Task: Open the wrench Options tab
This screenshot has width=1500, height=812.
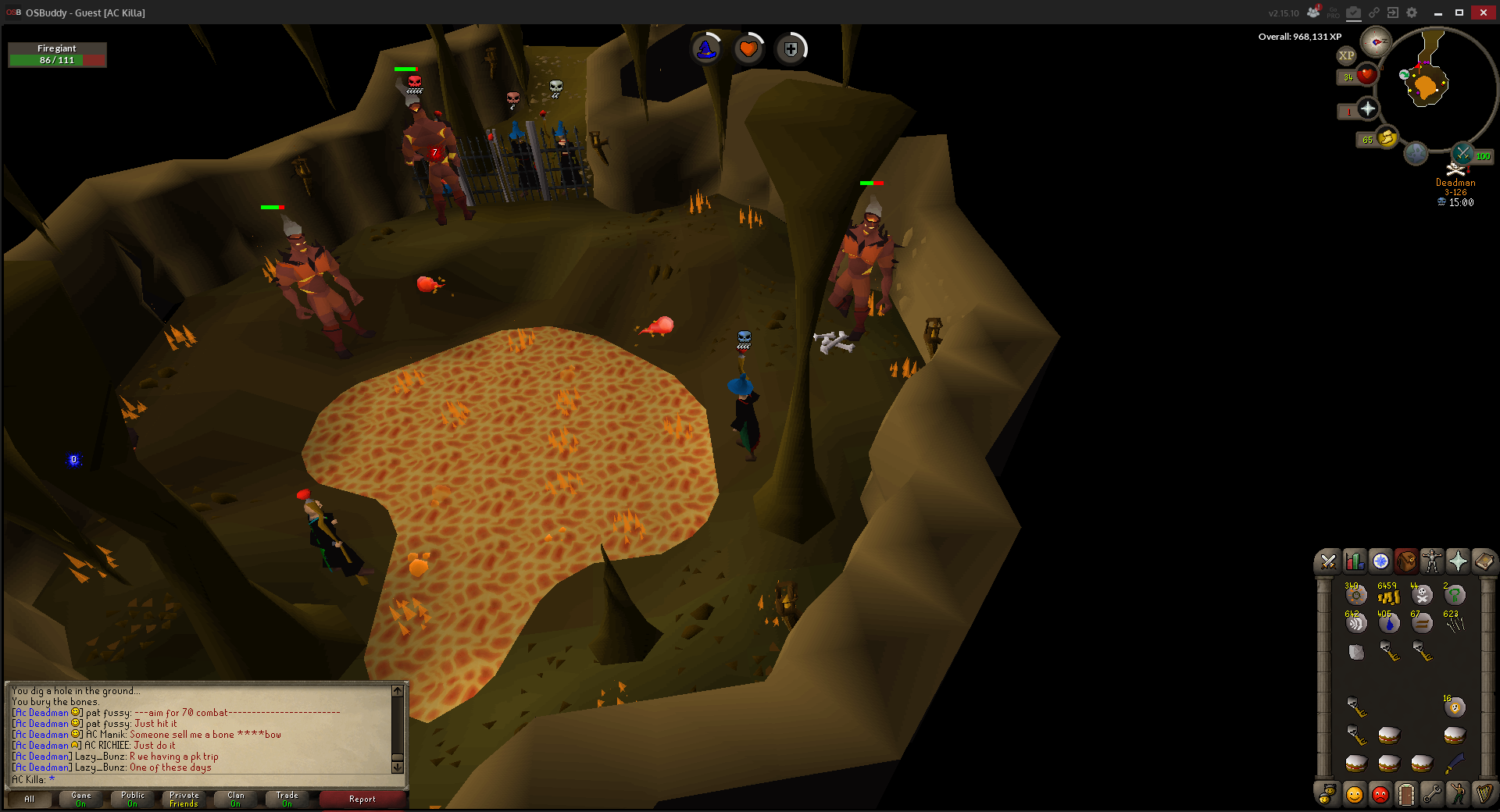Action: pyautogui.click(x=1432, y=795)
